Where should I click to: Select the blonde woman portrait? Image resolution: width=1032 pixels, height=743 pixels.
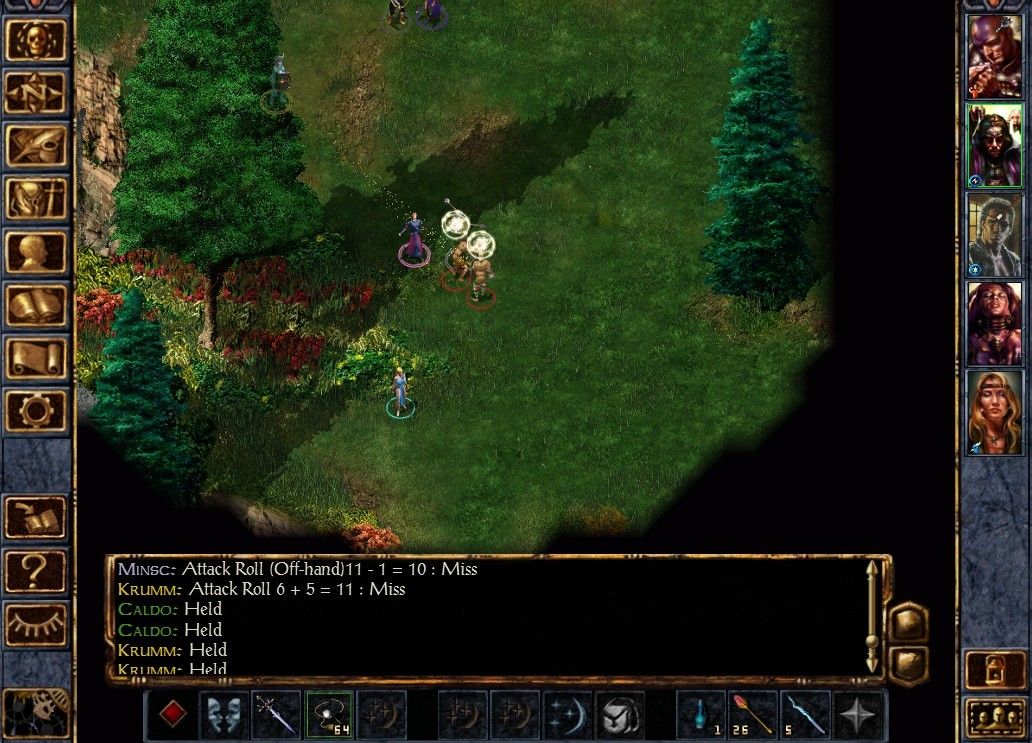click(x=993, y=412)
